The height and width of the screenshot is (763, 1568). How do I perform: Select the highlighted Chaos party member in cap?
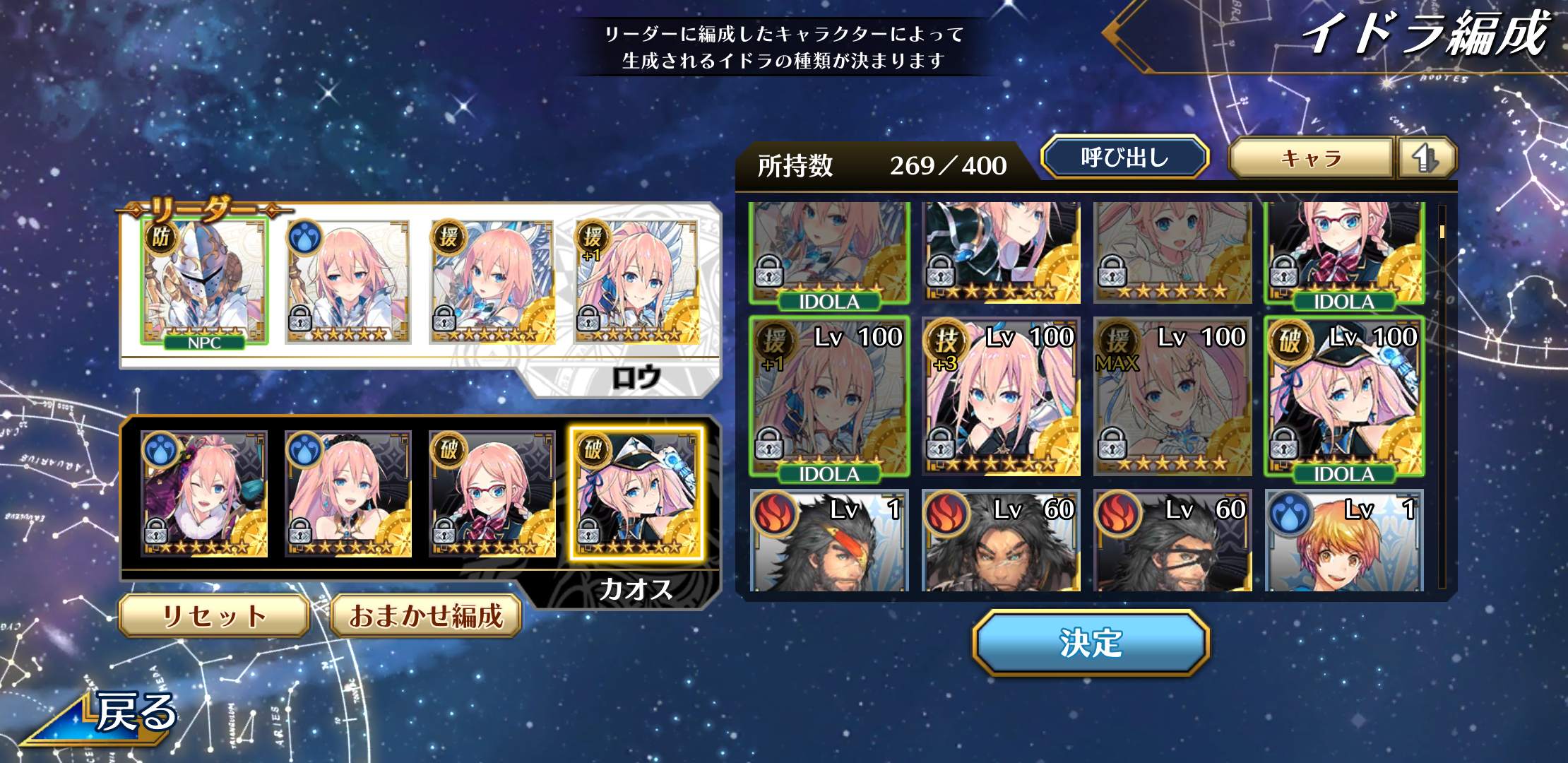[636, 495]
